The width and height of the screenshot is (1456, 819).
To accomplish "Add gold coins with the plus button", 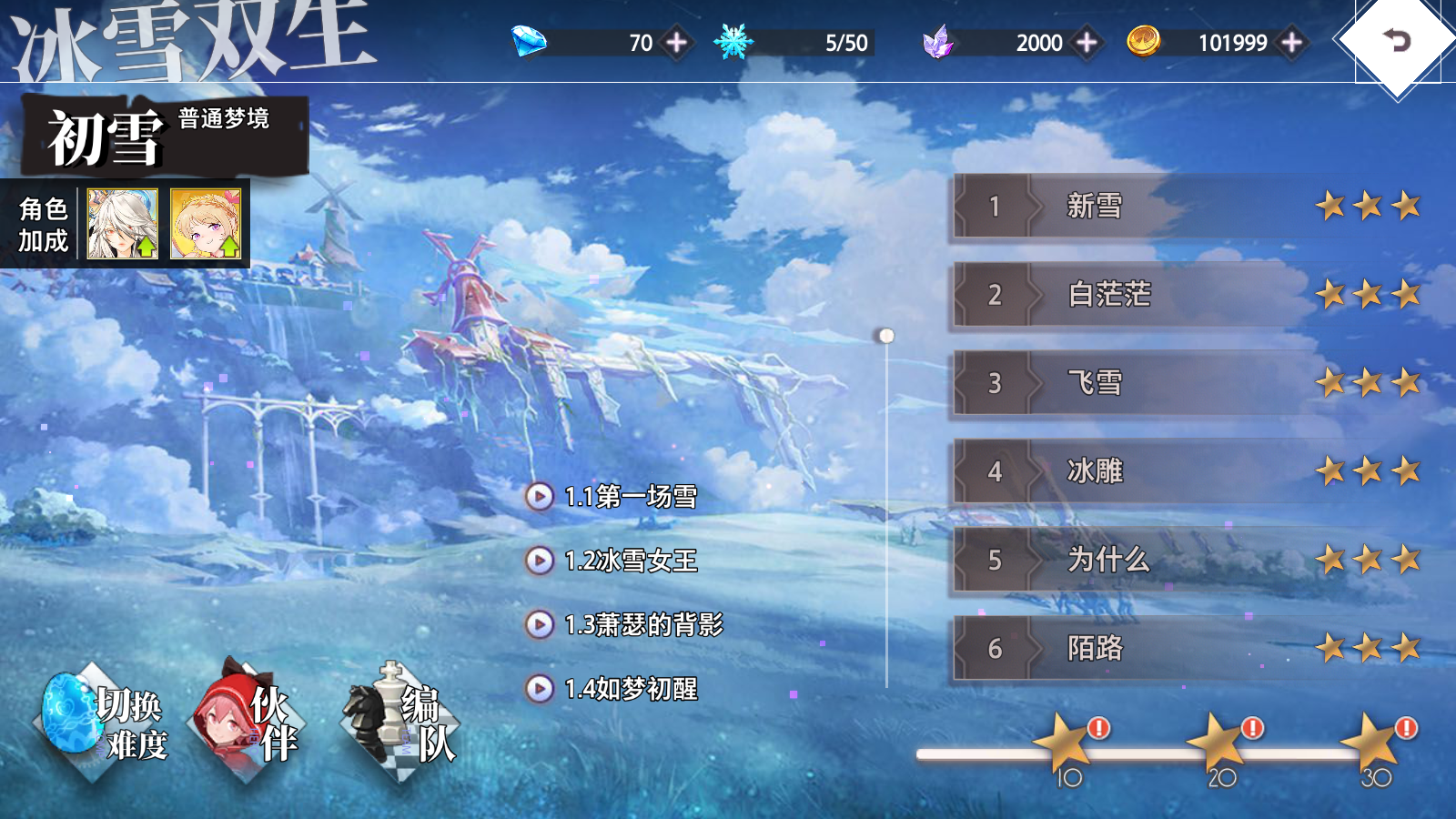I will point(1291,43).
